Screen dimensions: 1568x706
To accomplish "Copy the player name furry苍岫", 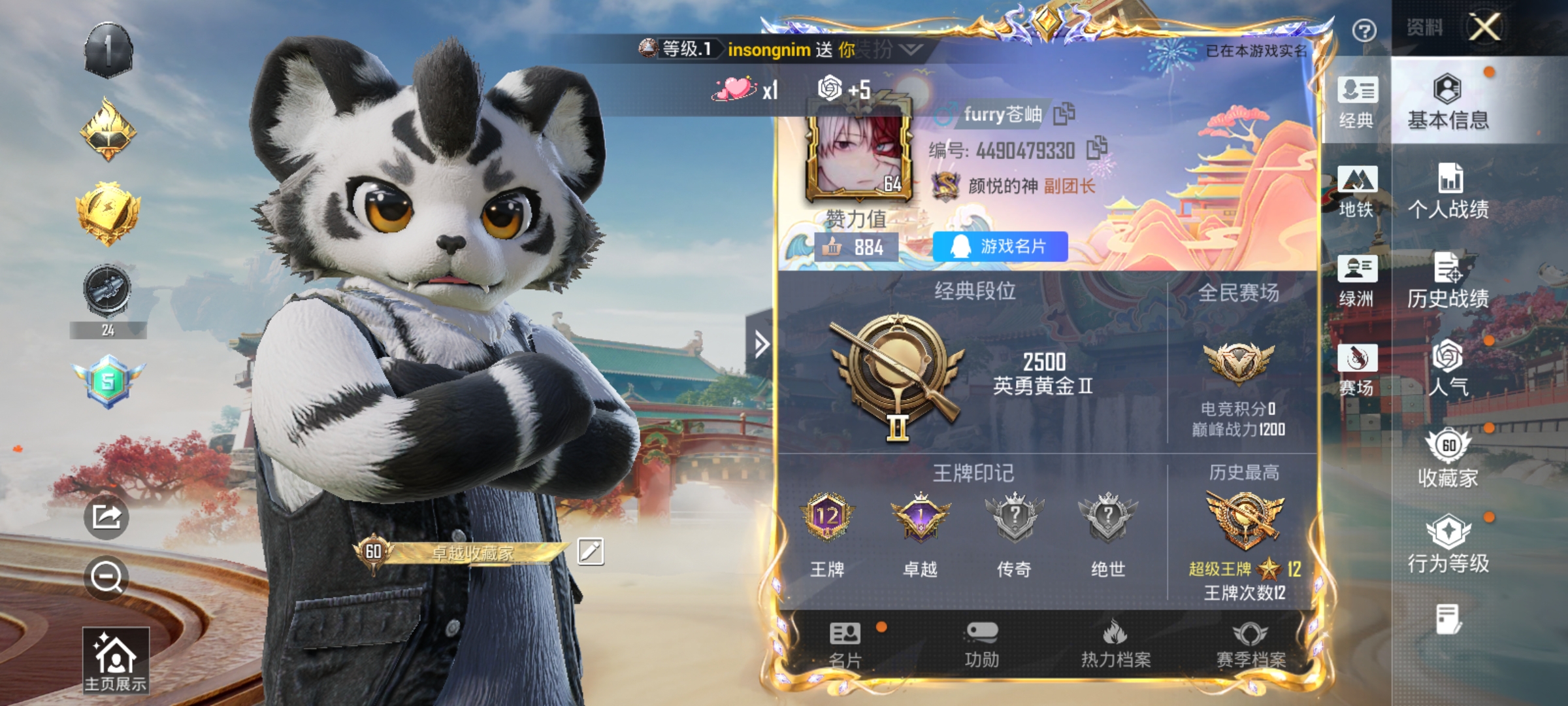I will point(1065,112).
